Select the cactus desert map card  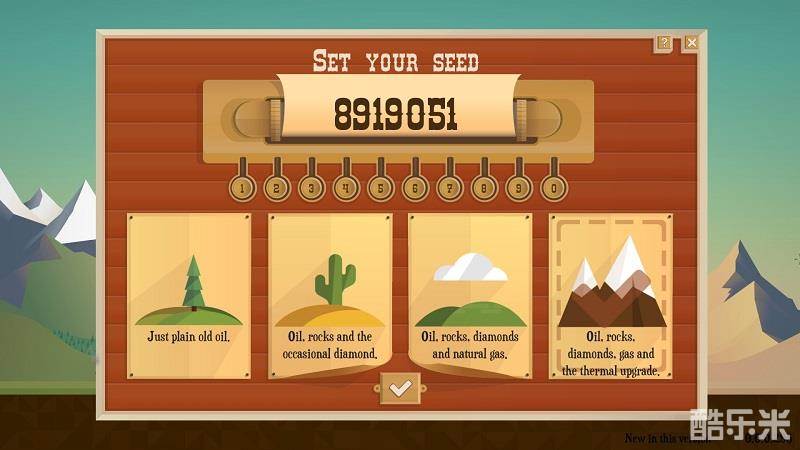328,295
